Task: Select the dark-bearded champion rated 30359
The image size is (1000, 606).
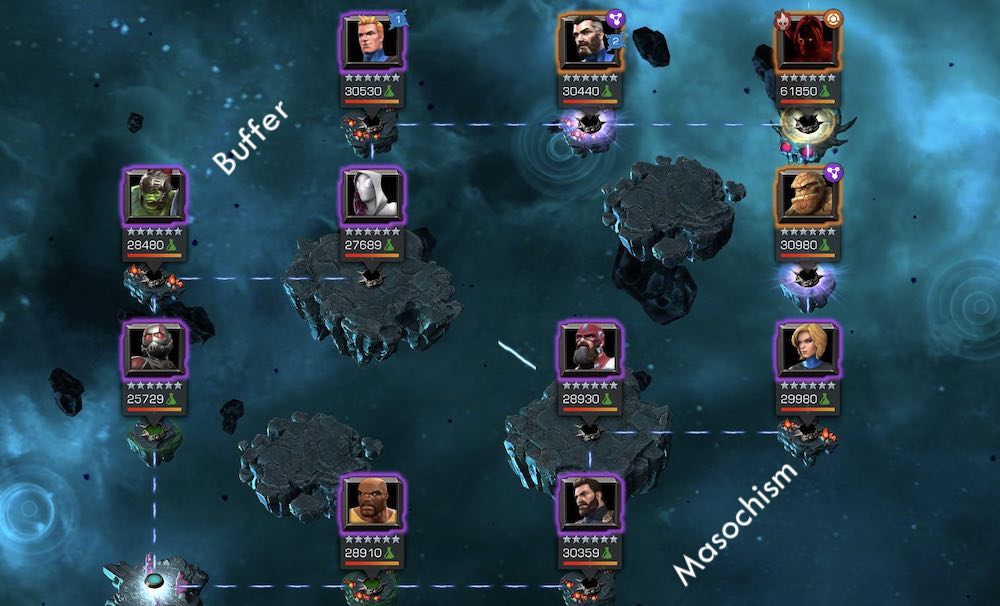Action: [590, 504]
